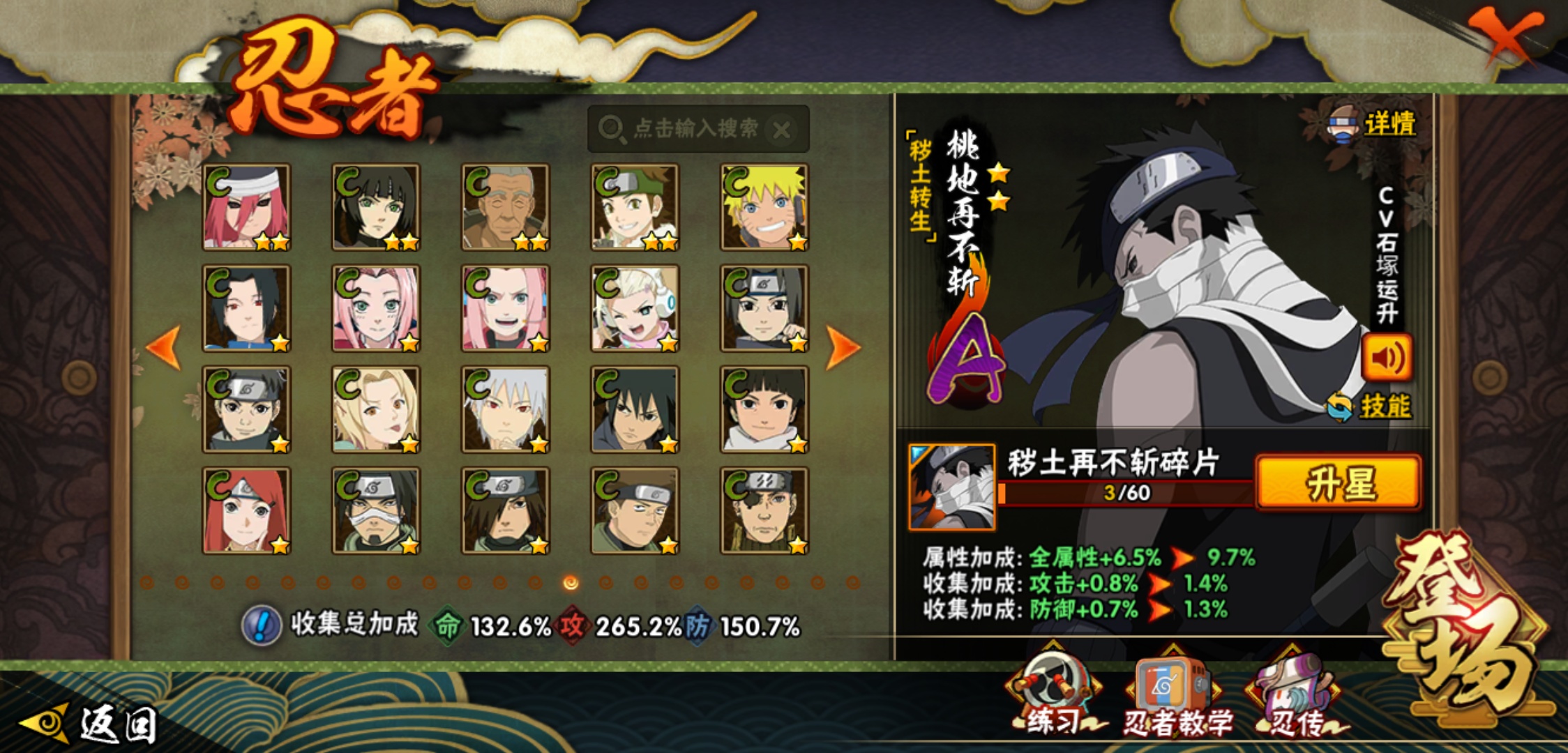Screen dimensions: 1568x753
Task: Select the blonde Naruto portrait
Action: (764, 207)
